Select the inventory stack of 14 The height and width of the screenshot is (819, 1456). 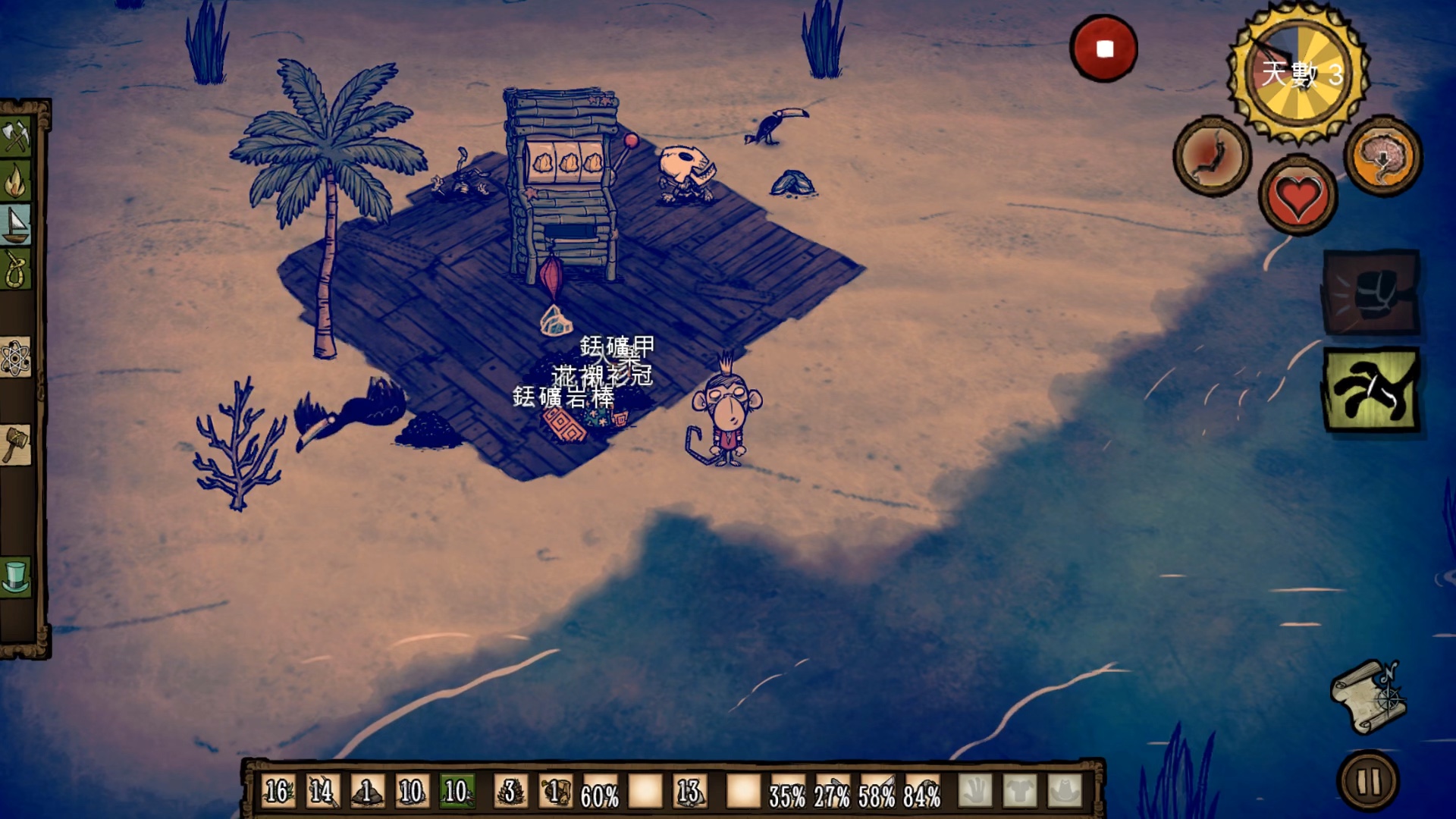pos(322,792)
